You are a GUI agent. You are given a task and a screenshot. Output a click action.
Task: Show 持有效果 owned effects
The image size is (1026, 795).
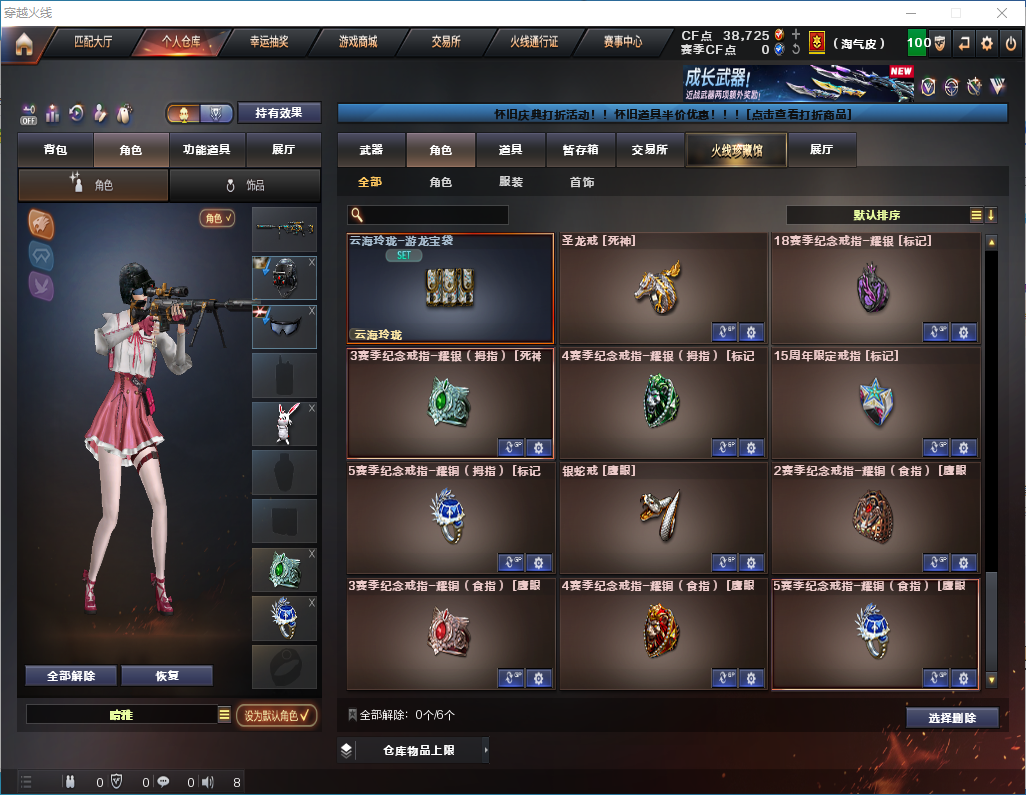click(278, 113)
